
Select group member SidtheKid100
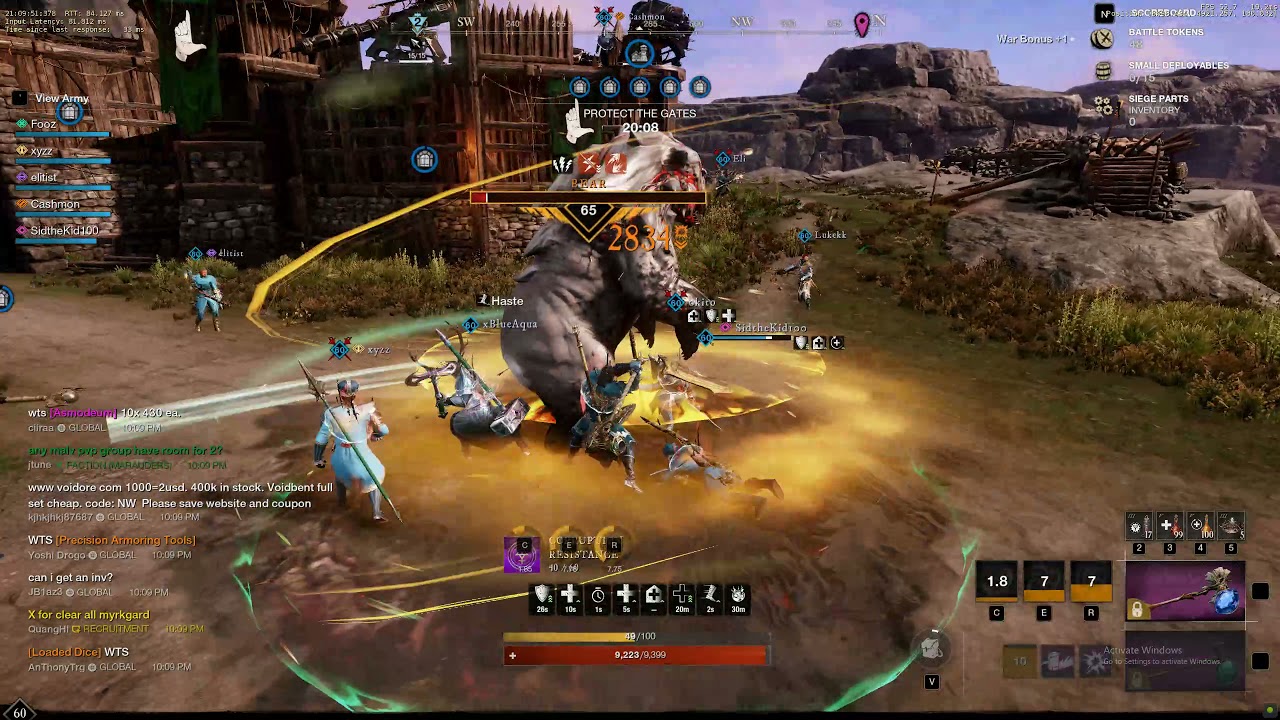click(x=64, y=231)
